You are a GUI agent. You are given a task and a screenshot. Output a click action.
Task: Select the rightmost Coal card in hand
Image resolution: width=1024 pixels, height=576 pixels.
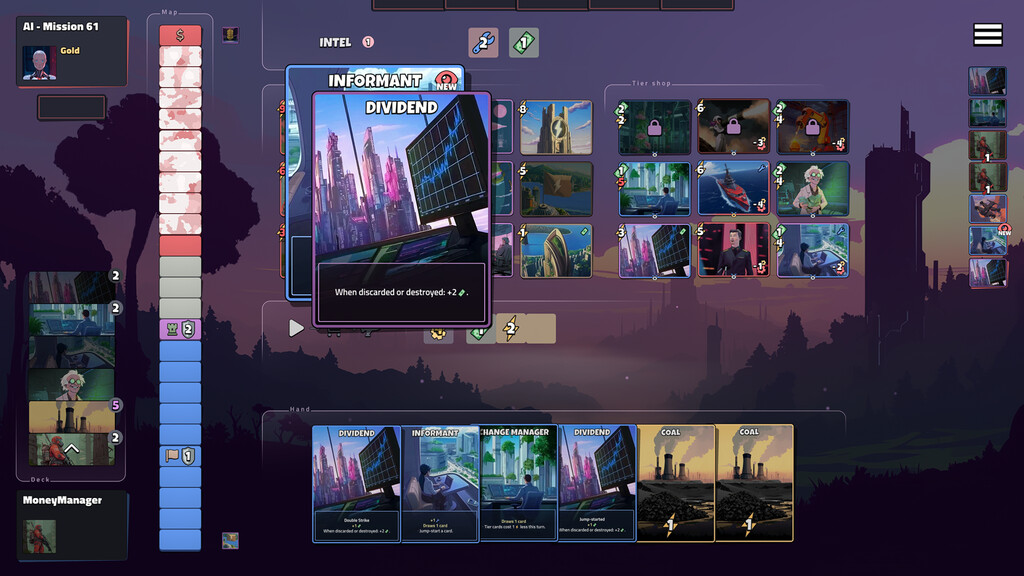(x=755, y=483)
